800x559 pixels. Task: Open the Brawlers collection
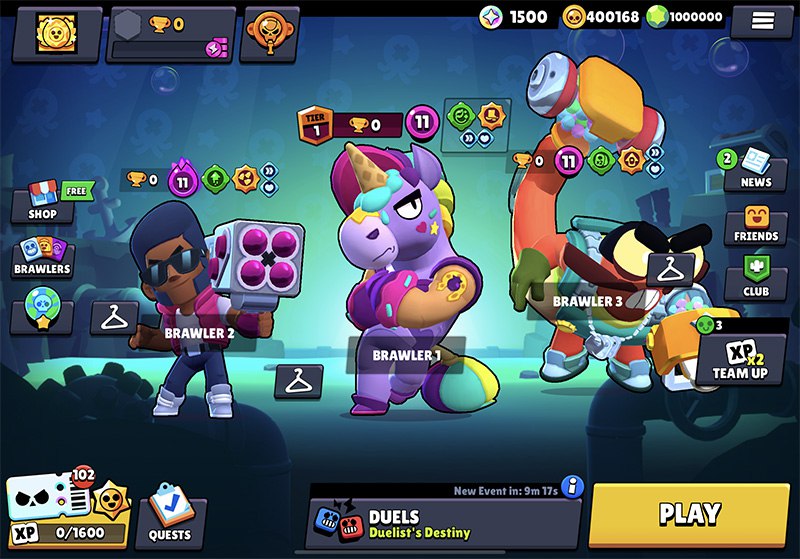(42, 257)
